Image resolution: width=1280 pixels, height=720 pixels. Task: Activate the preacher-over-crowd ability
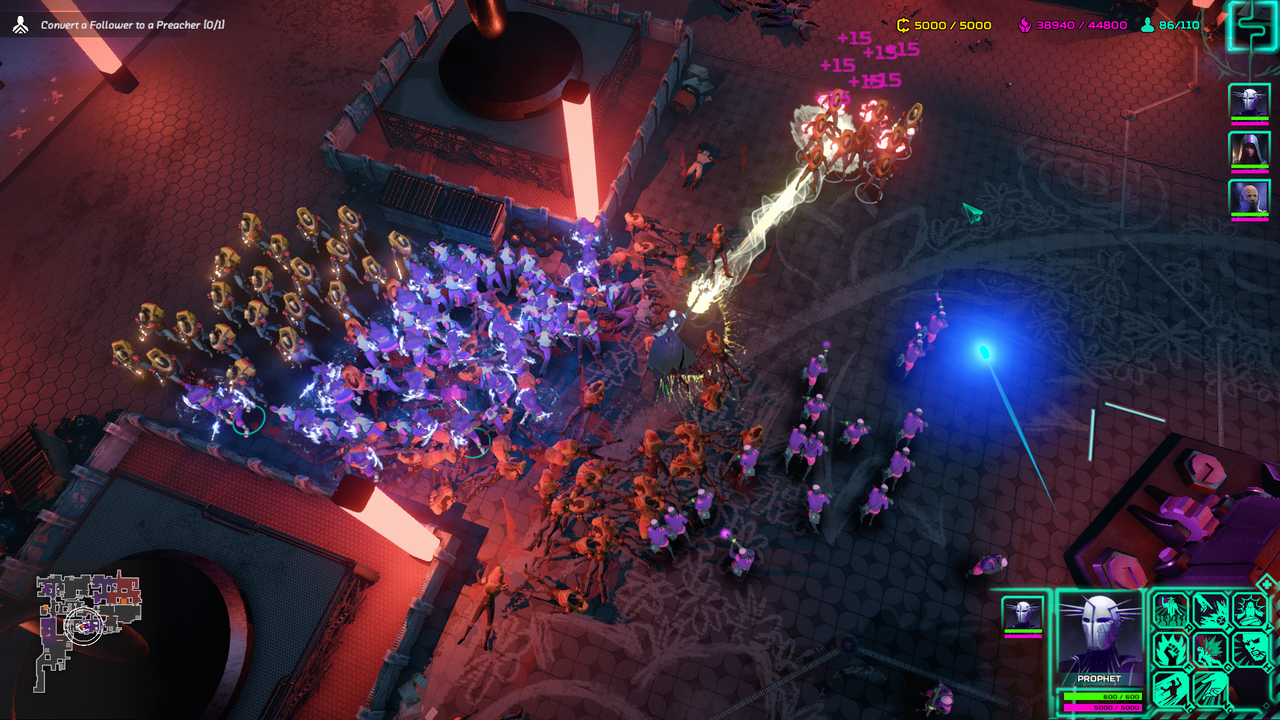[x=1171, y=609]
